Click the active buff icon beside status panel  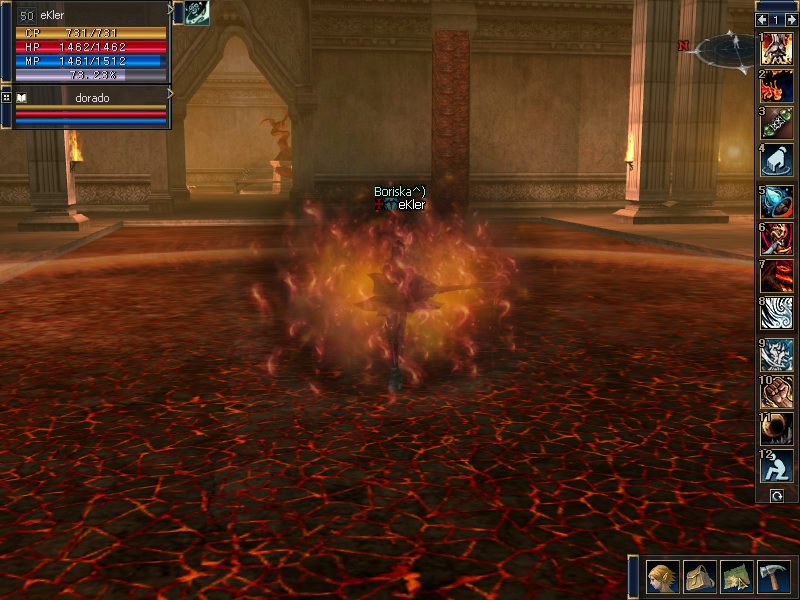point(196,13)
